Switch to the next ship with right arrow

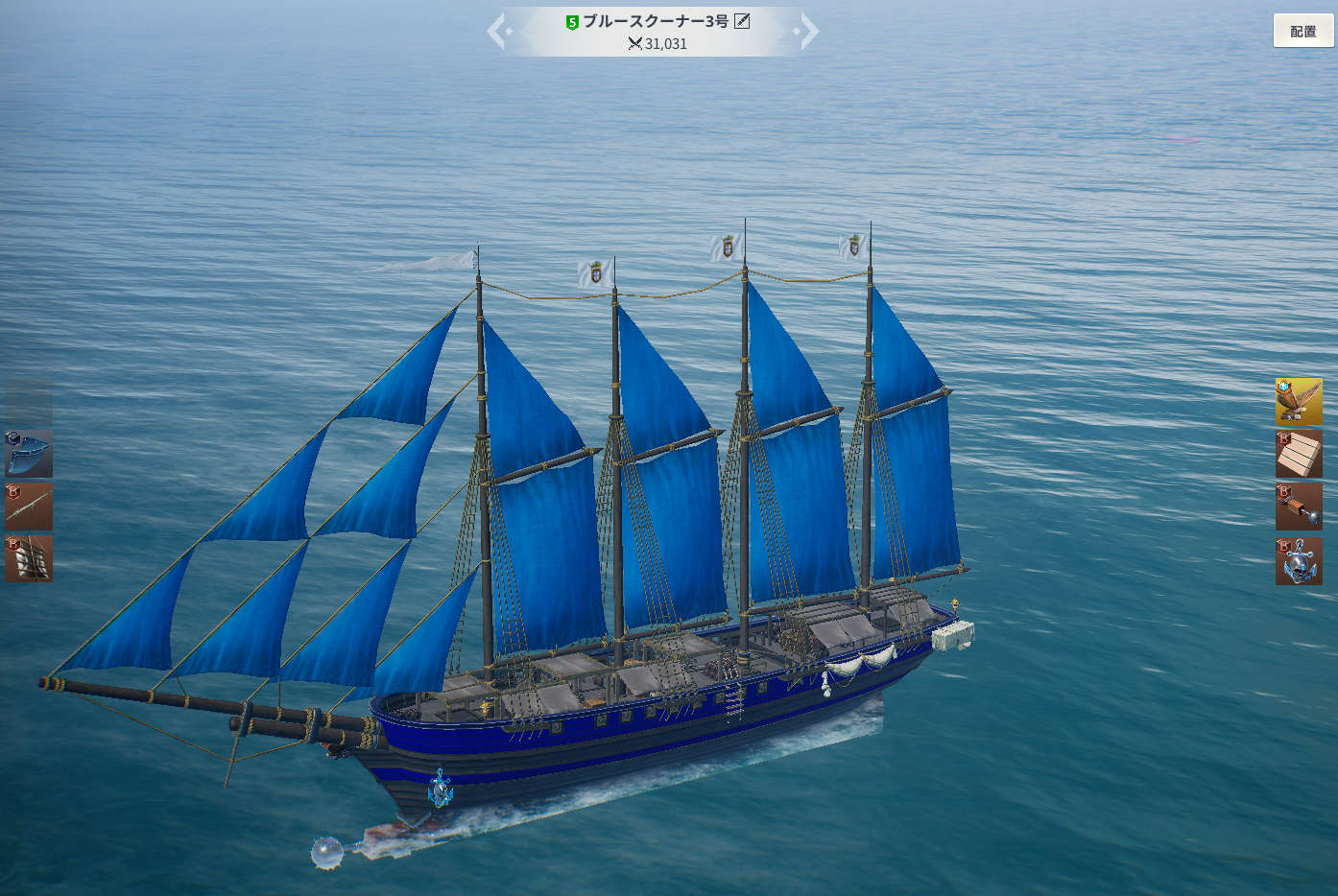coord(809,32)
